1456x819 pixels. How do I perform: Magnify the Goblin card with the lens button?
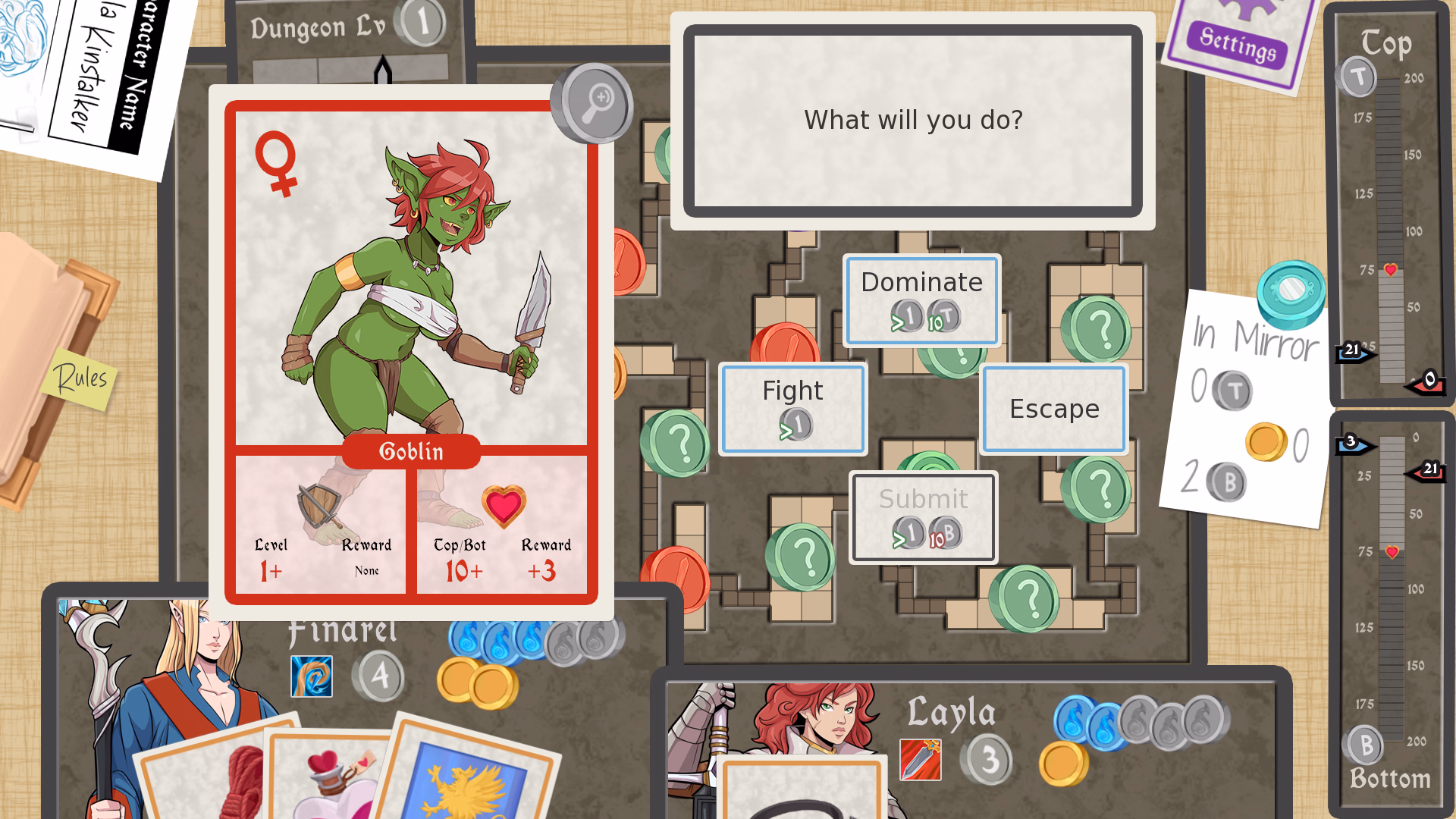(x=594, y=102)
